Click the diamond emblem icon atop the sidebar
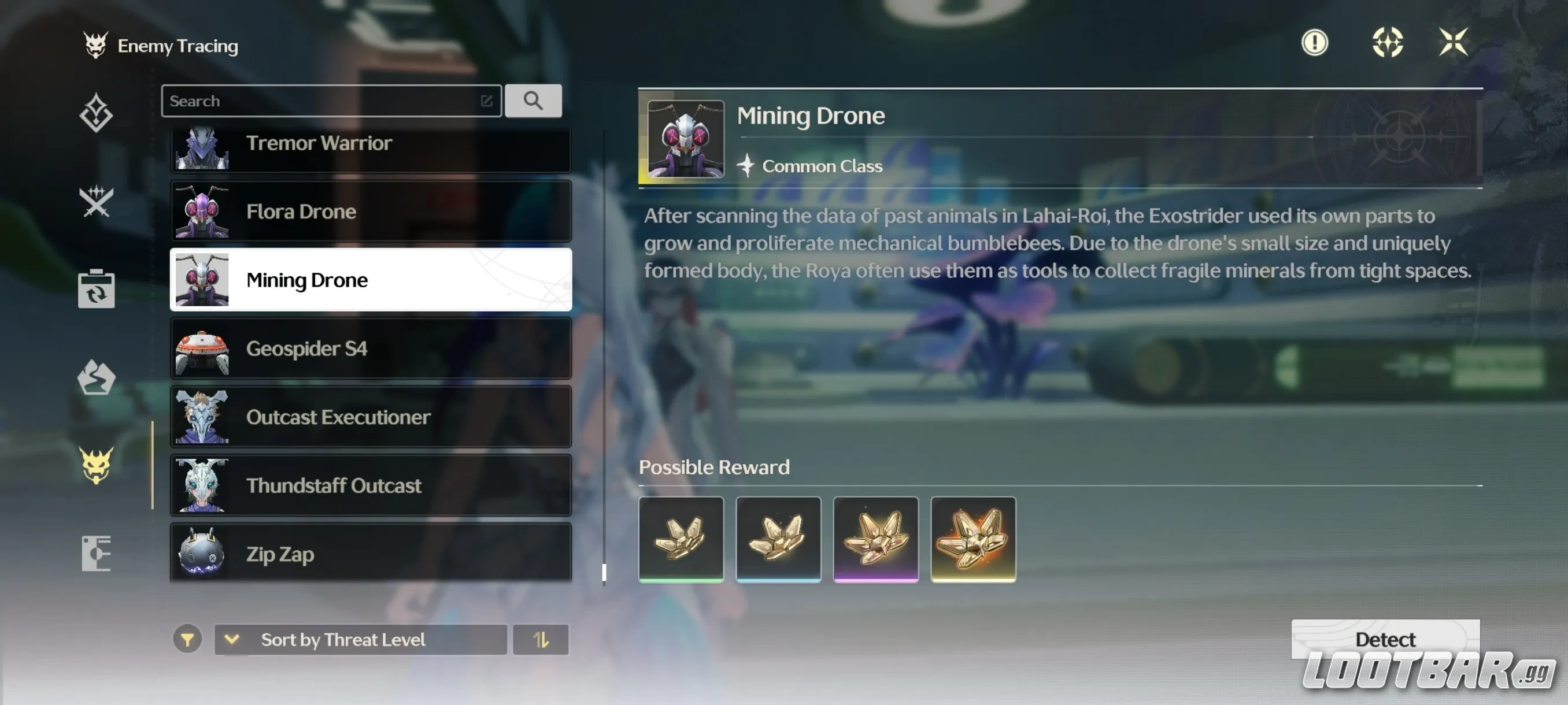The width and height of the screenshot is (1568, 705). tap(97, 113)
